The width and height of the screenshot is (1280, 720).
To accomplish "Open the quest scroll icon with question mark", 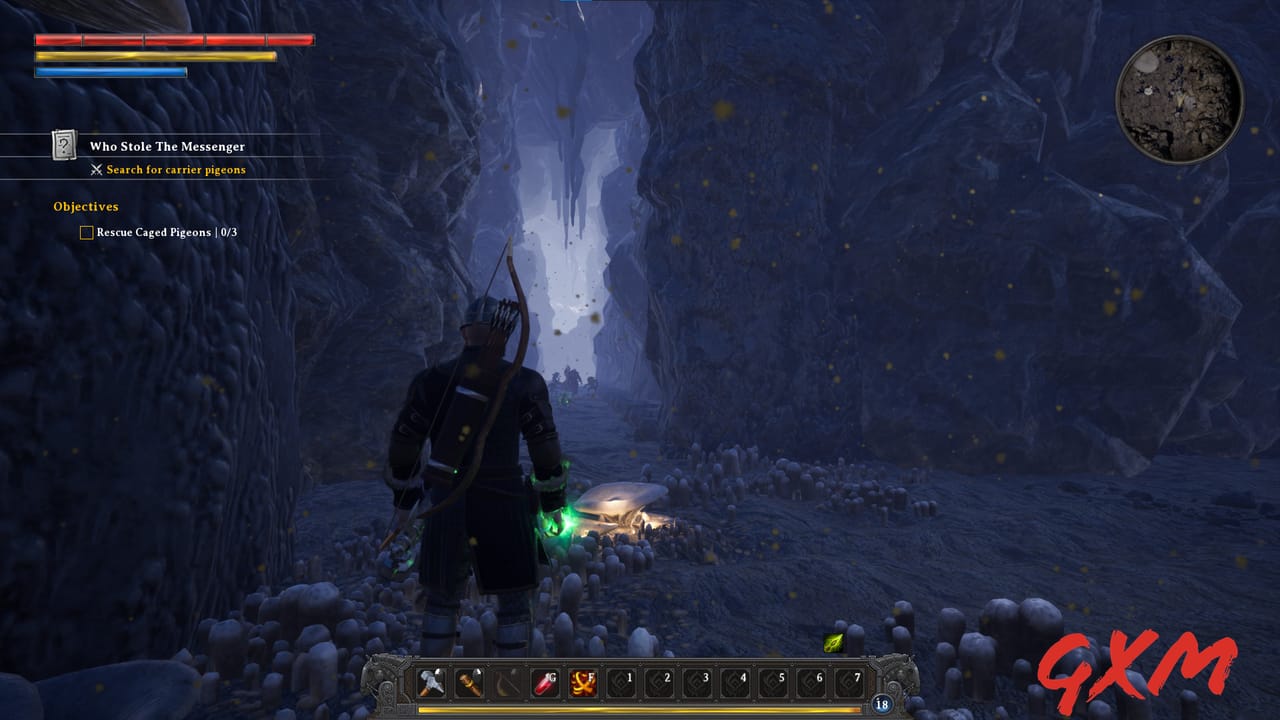I will click(63, 146).
